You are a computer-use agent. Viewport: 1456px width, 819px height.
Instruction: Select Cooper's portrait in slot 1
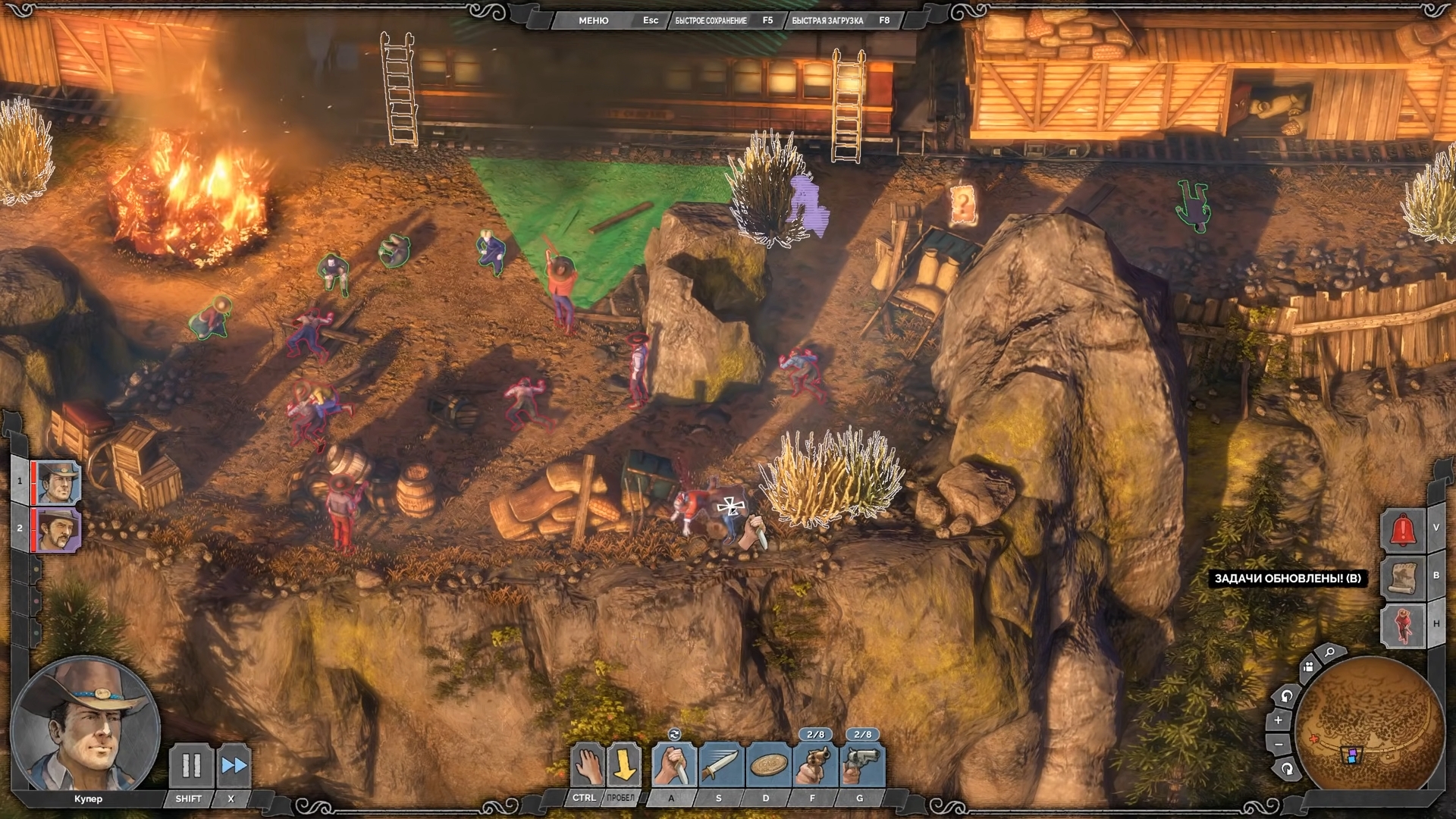click(58, 482)
